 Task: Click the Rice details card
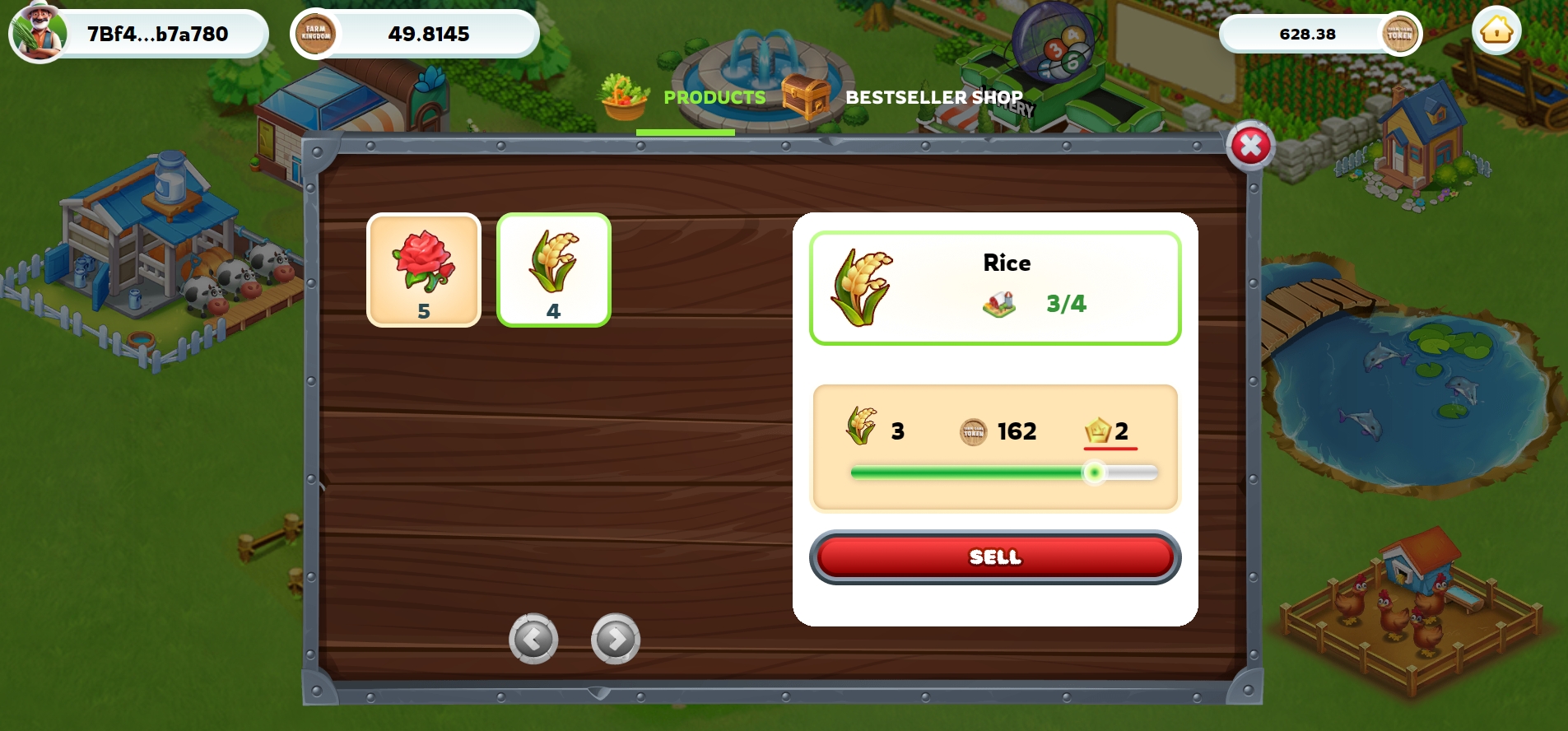(x=994, y=287)
